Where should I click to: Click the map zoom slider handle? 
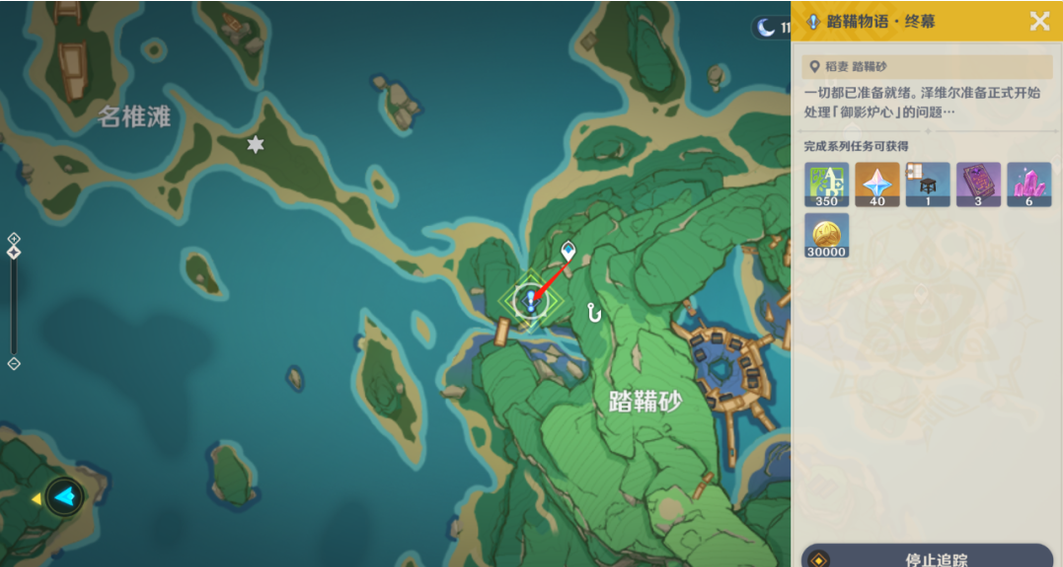[14, 252]
